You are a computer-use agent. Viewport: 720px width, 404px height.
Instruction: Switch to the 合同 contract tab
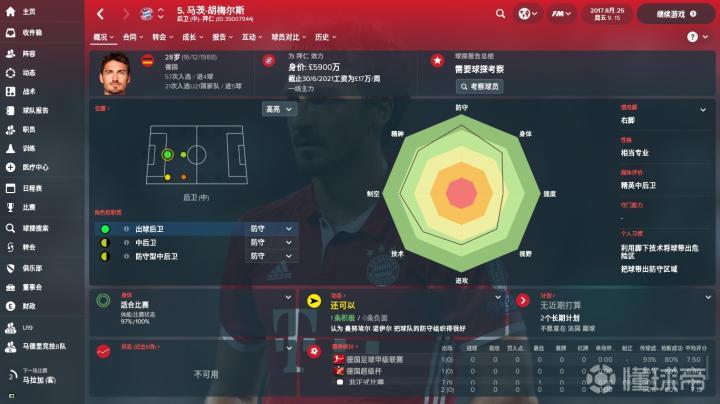tap(130, 36)
